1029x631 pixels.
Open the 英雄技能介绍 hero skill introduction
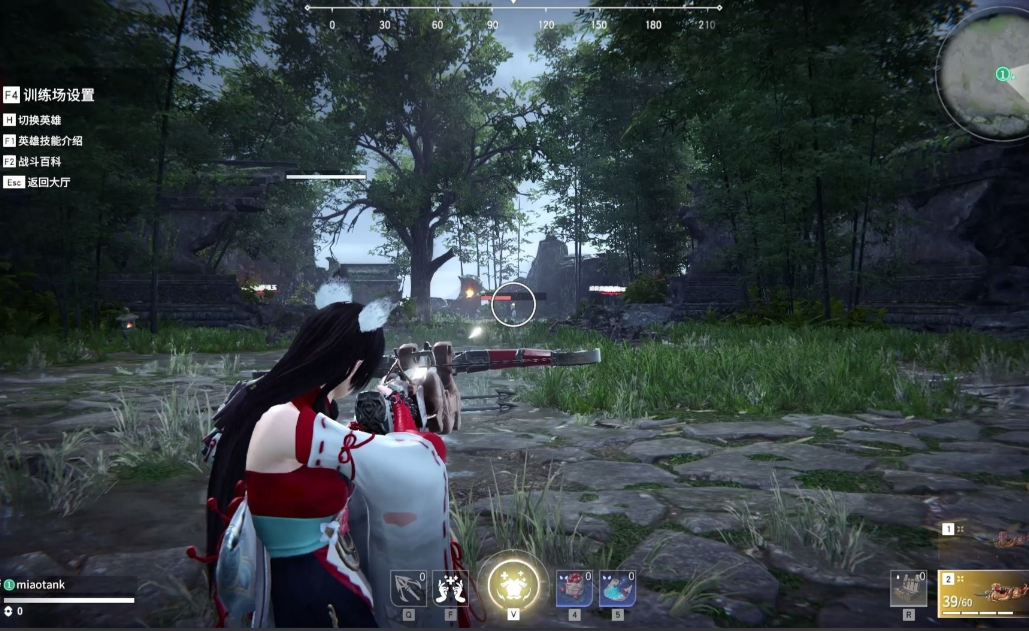[x=43, y=141]
